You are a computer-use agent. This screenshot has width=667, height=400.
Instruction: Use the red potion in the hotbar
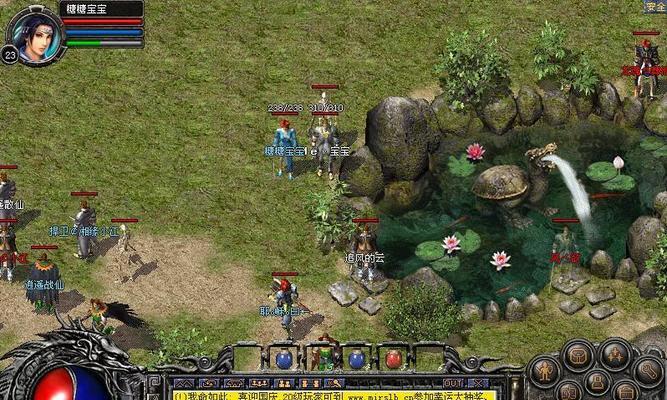[x=393, y=358]
